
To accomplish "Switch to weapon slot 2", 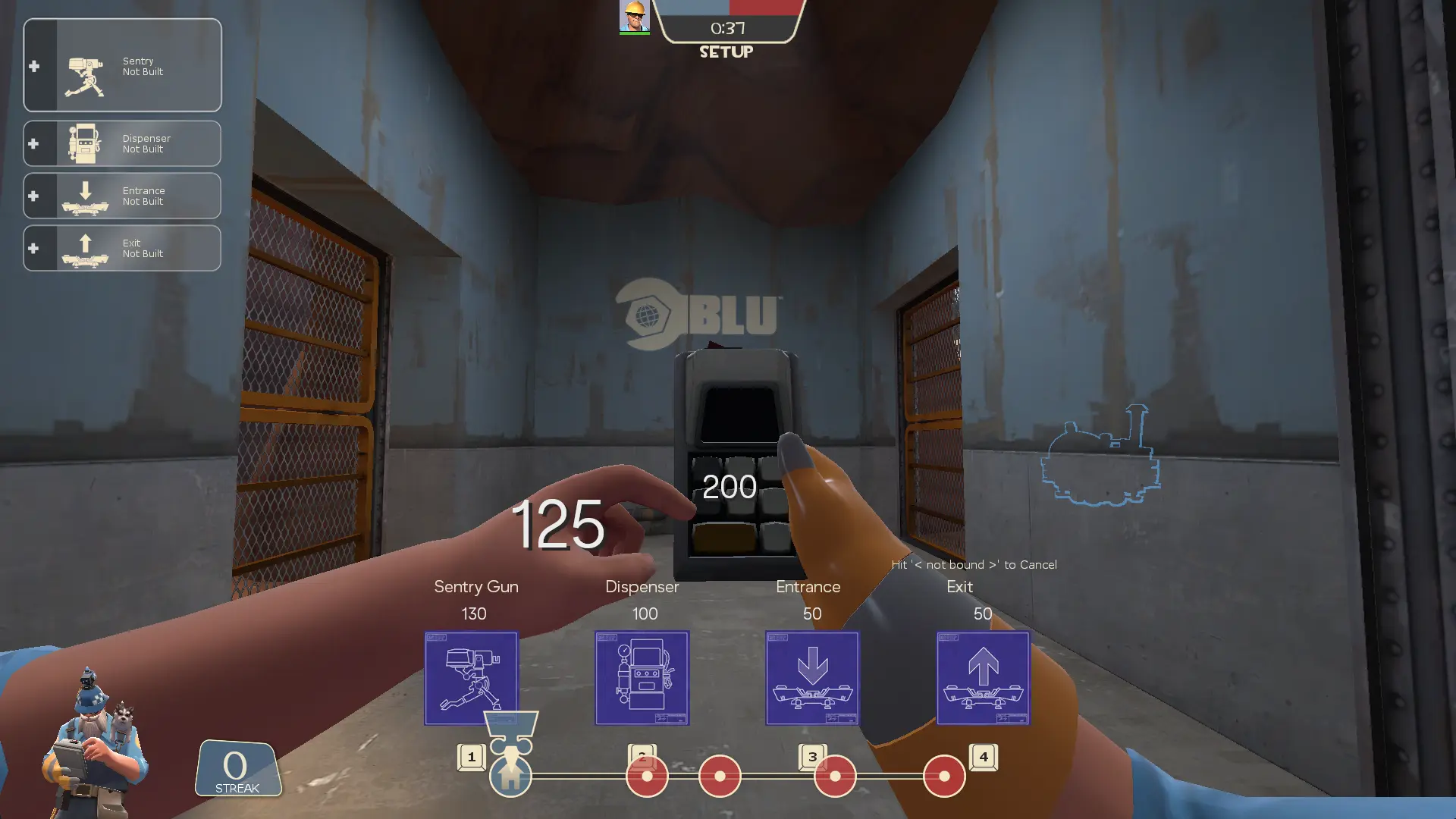I will (645, 776).
